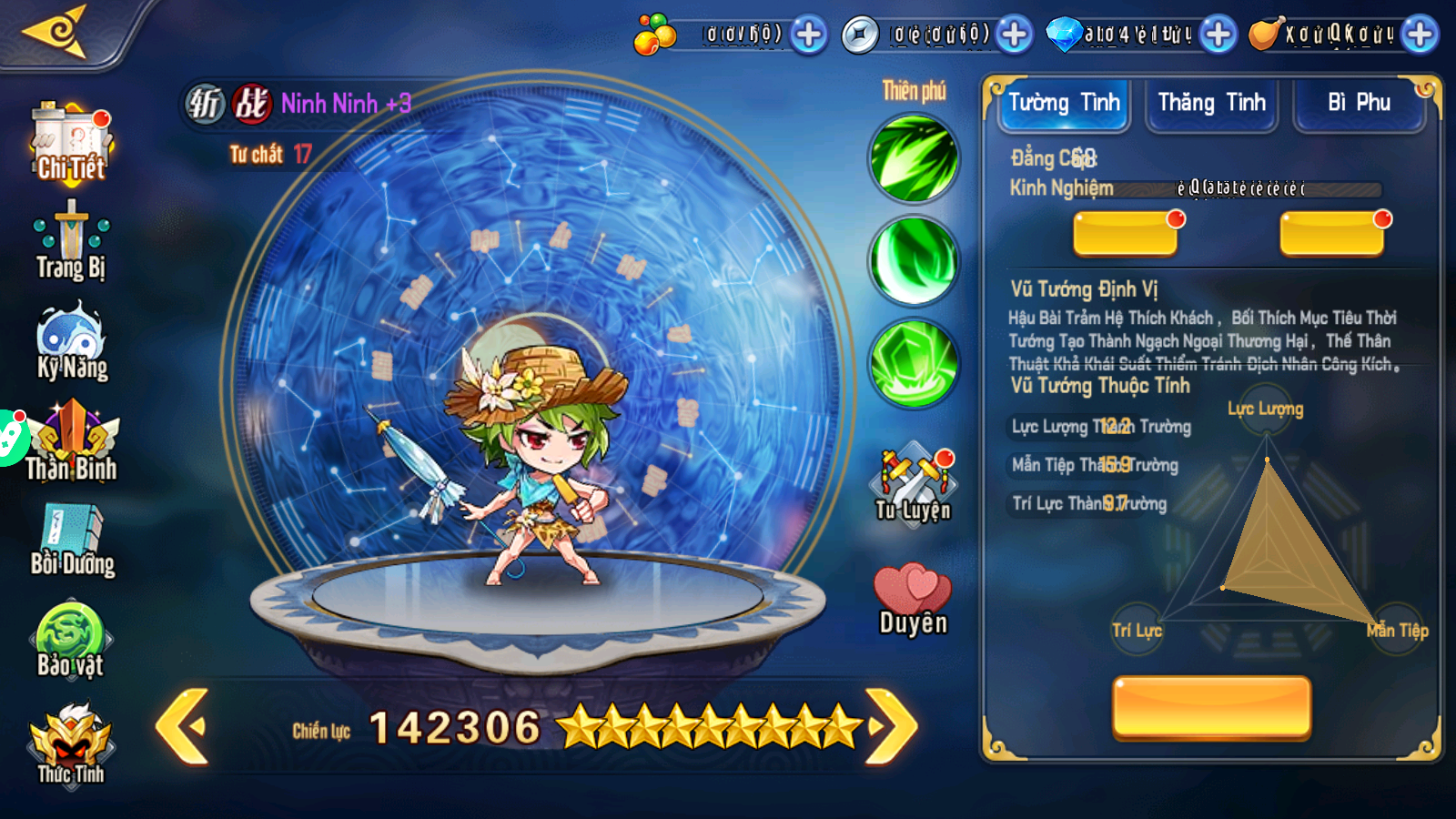The image size is (1456, 819).
Task: Select the top green leaf talent icon
Action: coord(914,158)
